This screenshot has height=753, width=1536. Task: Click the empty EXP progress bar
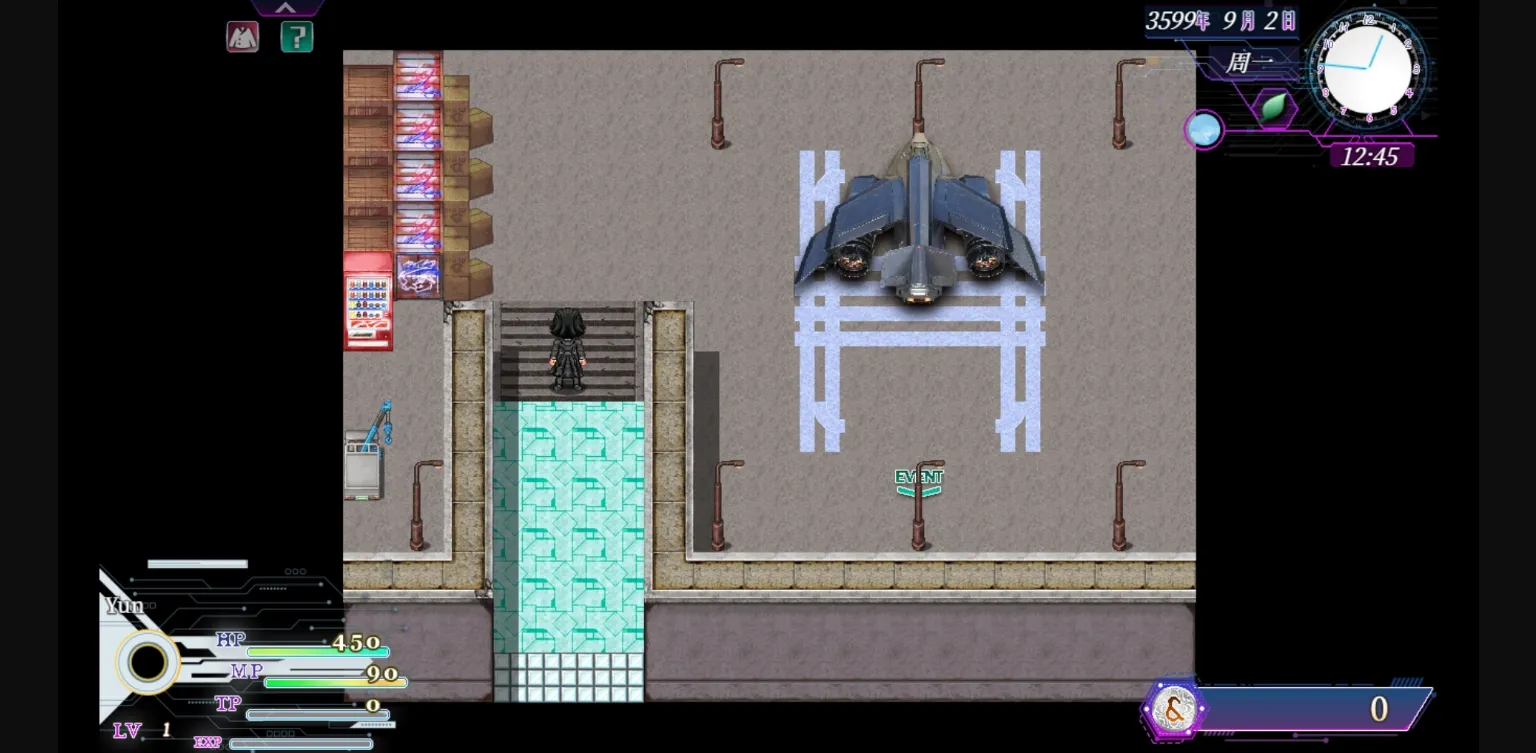(x=300, y=744)
